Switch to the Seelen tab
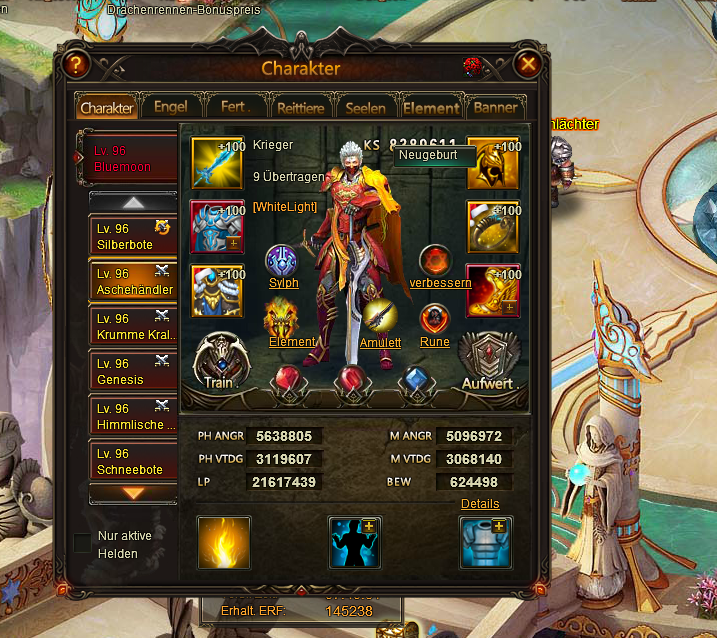The height and width of the screenshot is (638, 717). click(365, 107)
